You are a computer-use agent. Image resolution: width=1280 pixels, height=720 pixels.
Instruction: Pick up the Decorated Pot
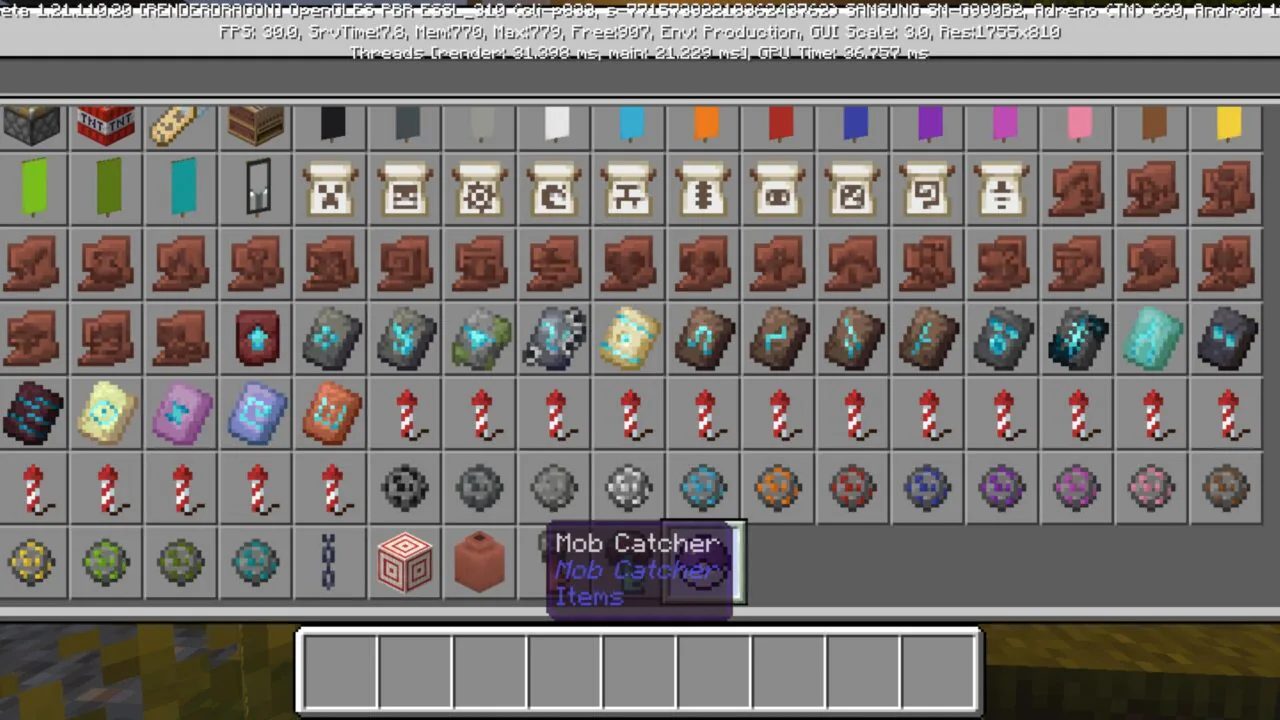pyautogui.click(x=479, y=562)
